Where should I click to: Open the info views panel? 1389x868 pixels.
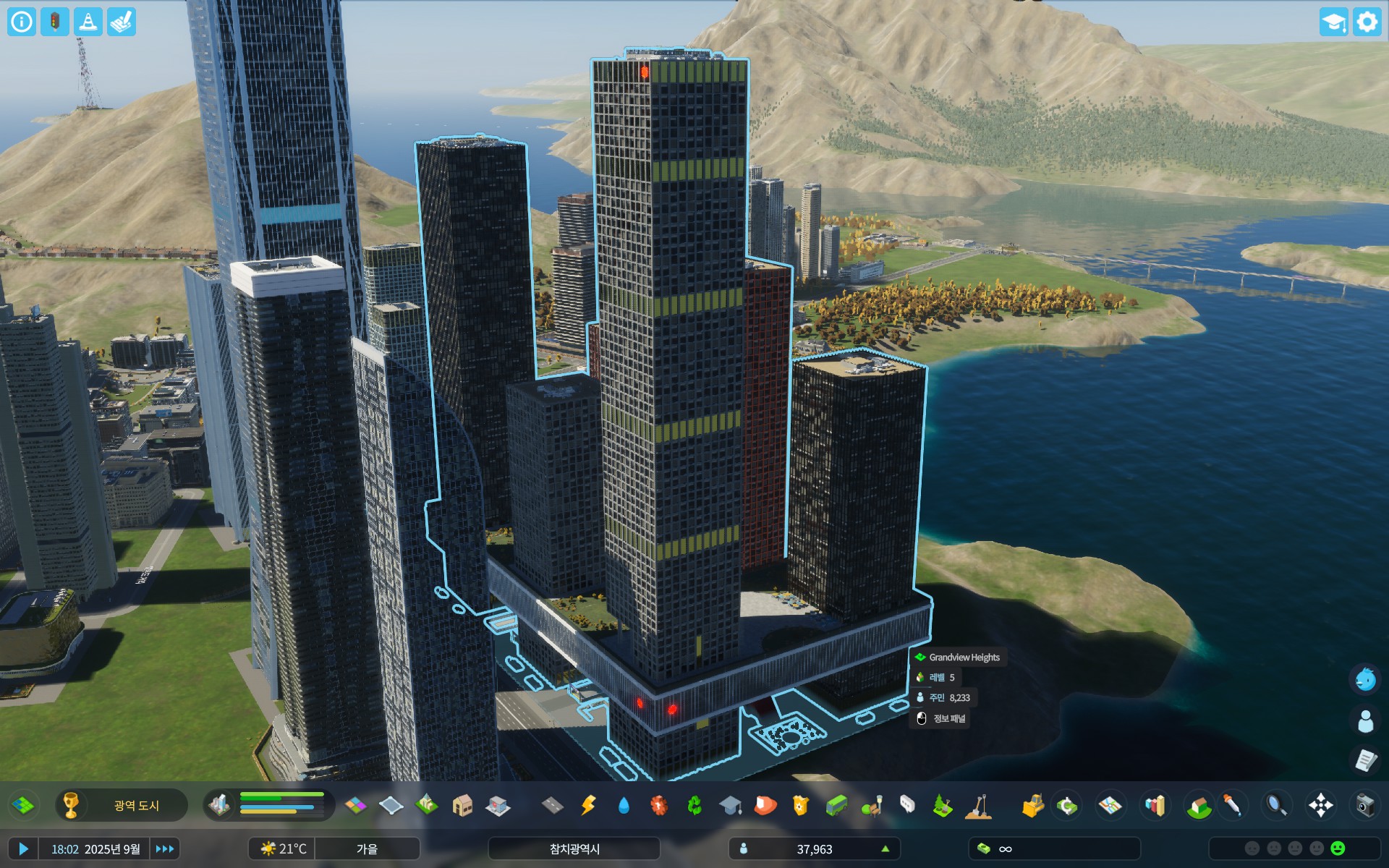[x=22, y=22]
